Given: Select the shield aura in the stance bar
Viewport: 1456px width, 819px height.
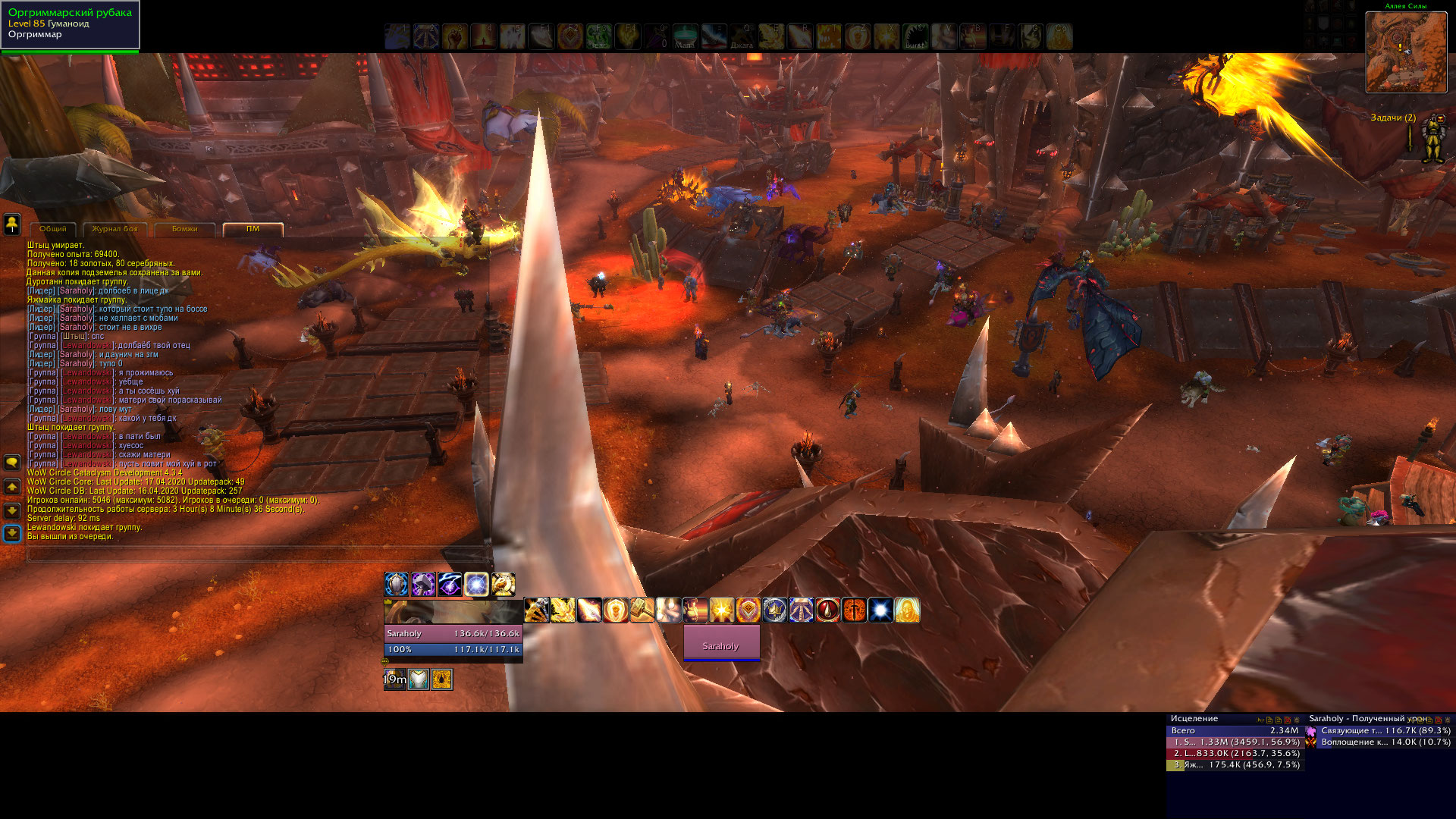Looking at the screenshot, I should (397, 584).
